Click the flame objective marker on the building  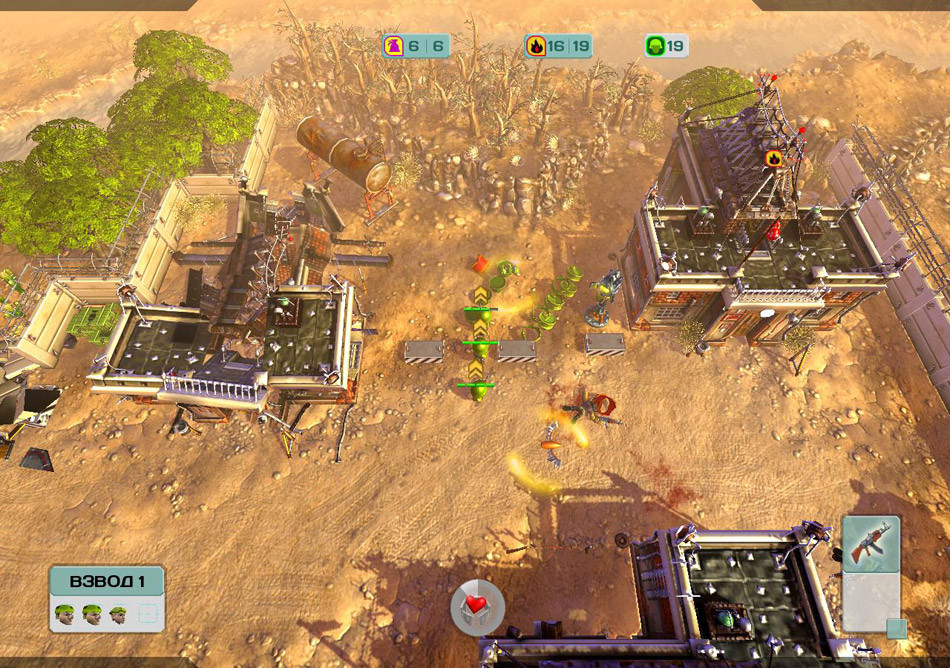(773, 158)
